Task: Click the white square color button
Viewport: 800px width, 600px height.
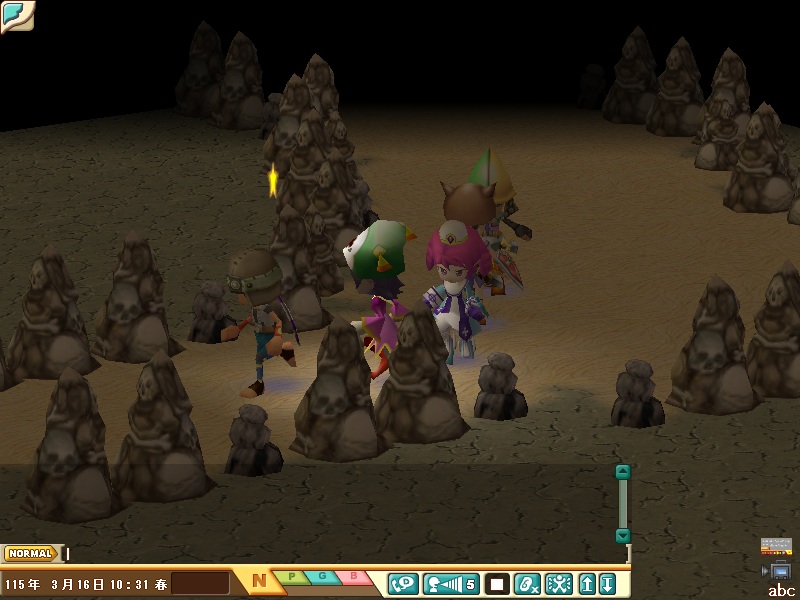Action: [x=497, y=583]
